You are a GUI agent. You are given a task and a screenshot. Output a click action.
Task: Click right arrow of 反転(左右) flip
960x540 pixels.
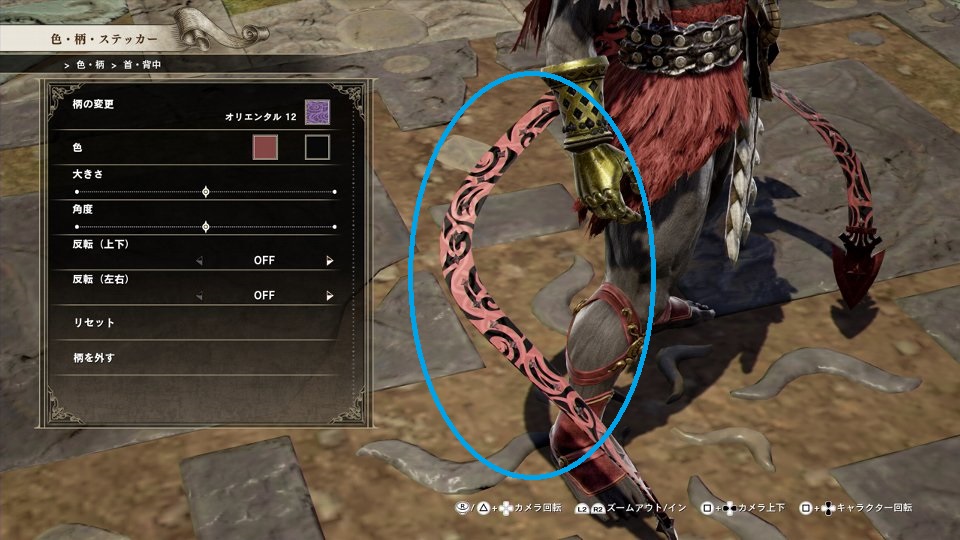[x=329, y=296]
